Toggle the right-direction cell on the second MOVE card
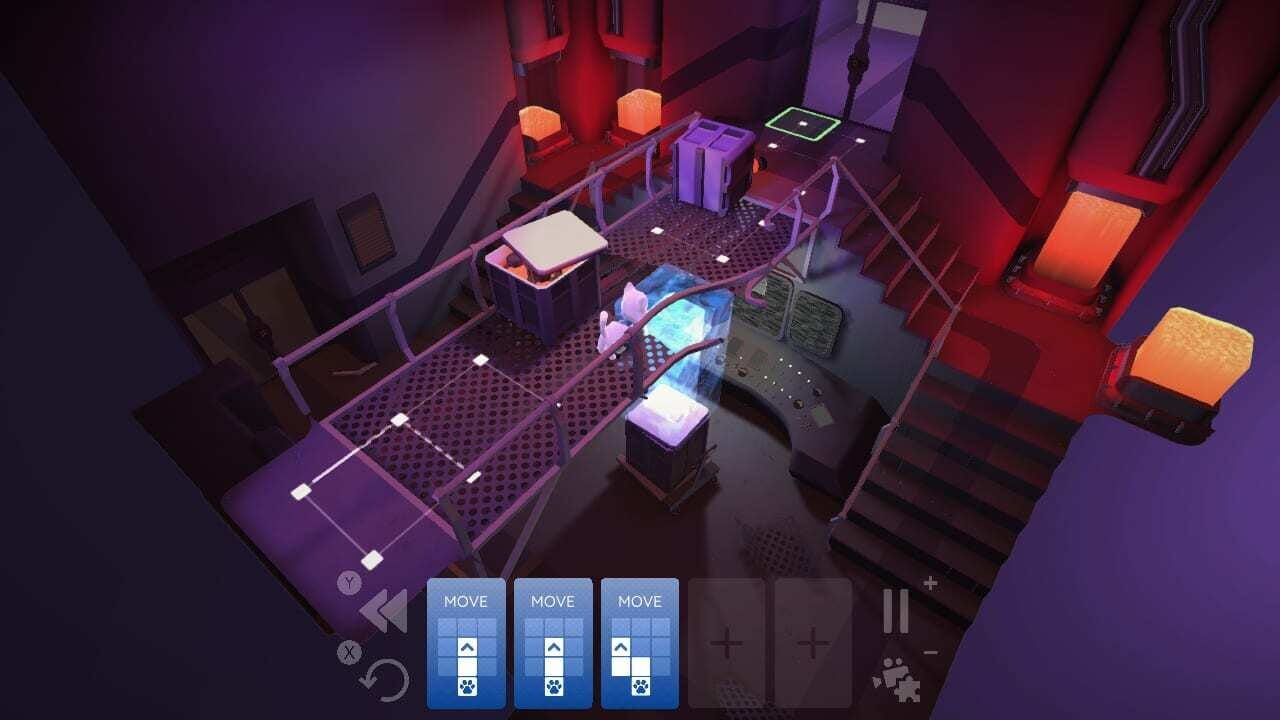1280x720 pixels. 576,646
